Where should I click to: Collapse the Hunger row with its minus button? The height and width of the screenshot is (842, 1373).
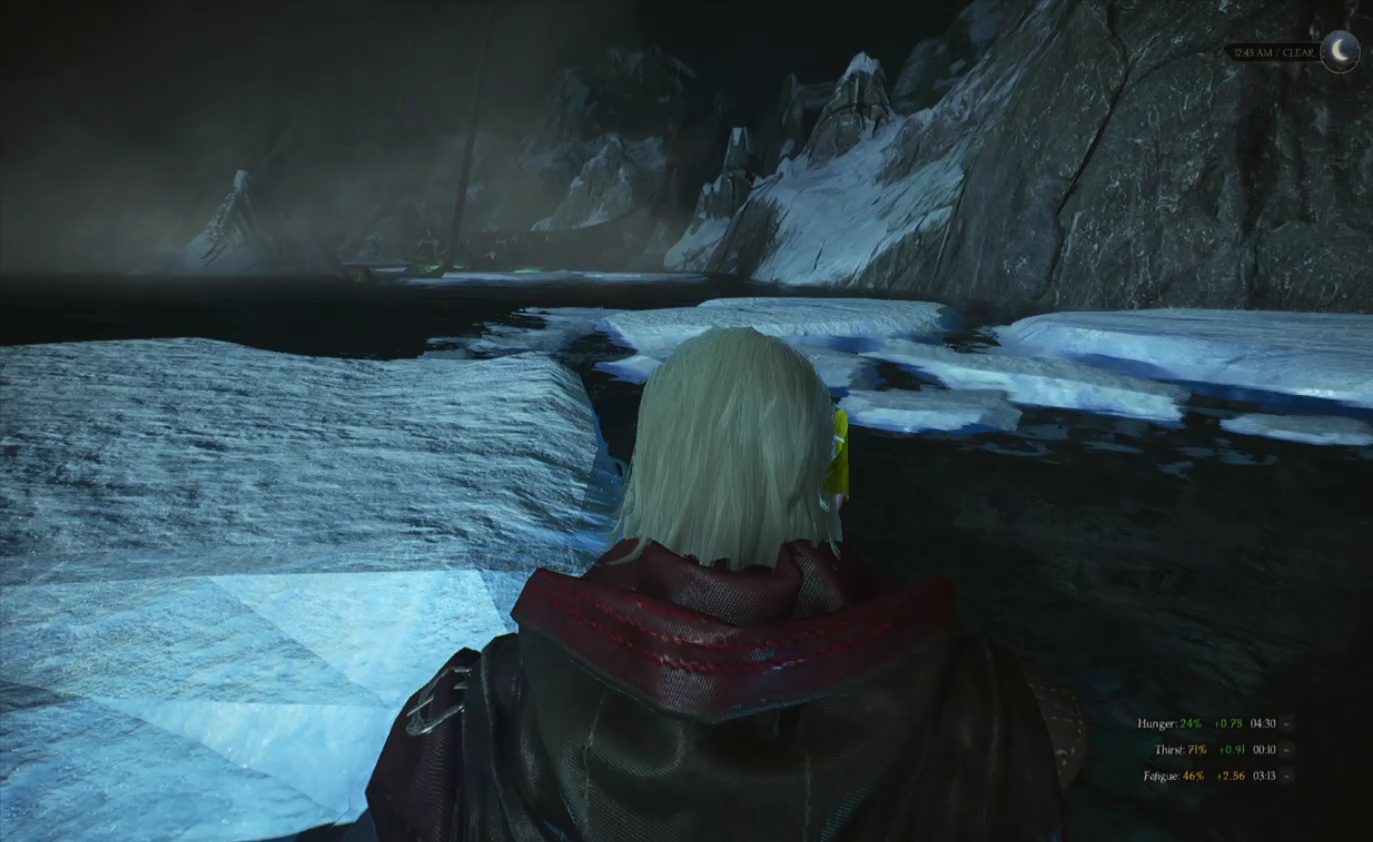pos(1287,723)
